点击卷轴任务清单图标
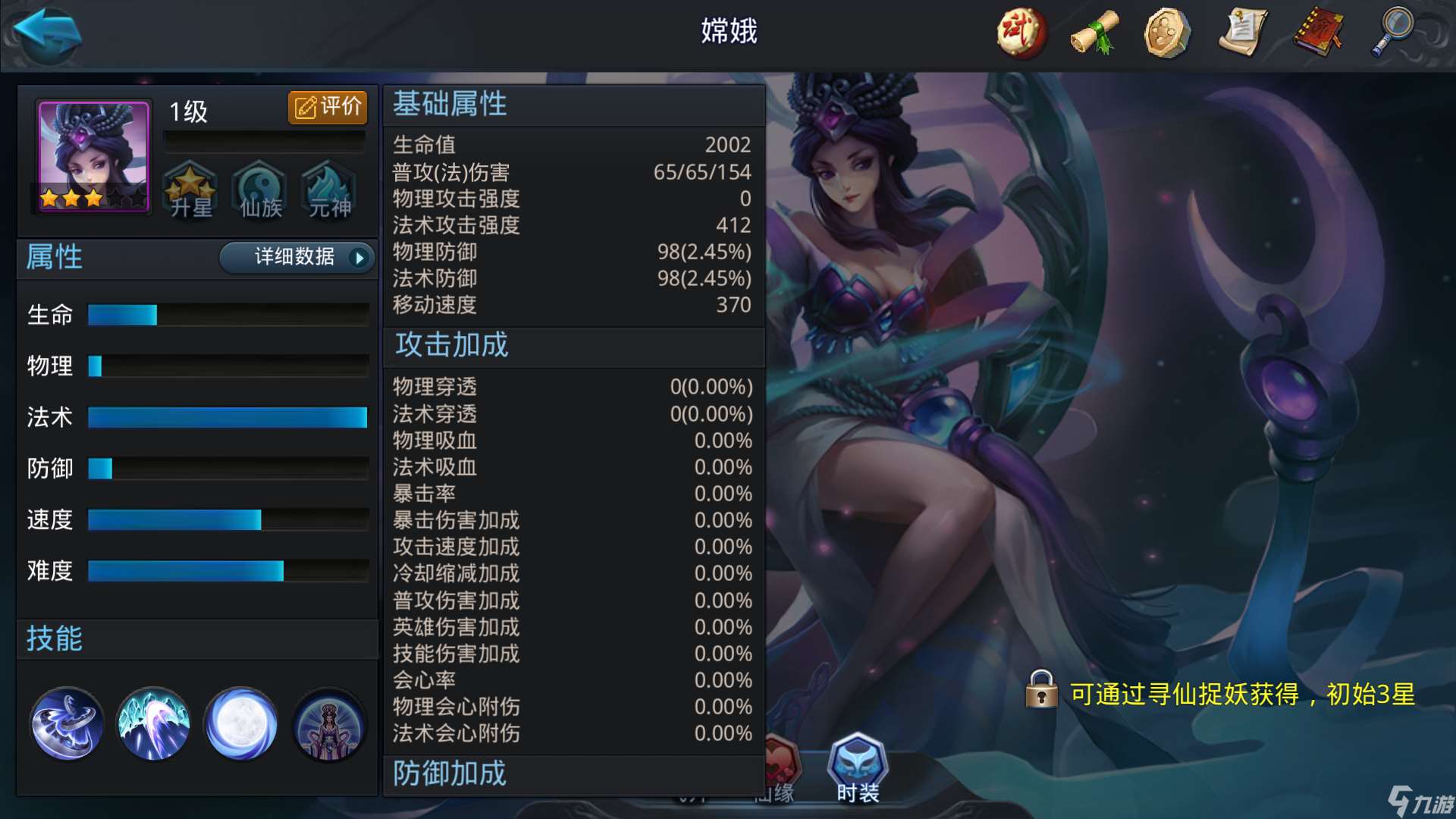This screenshot has width=1456, height=819. (1244, 33)
